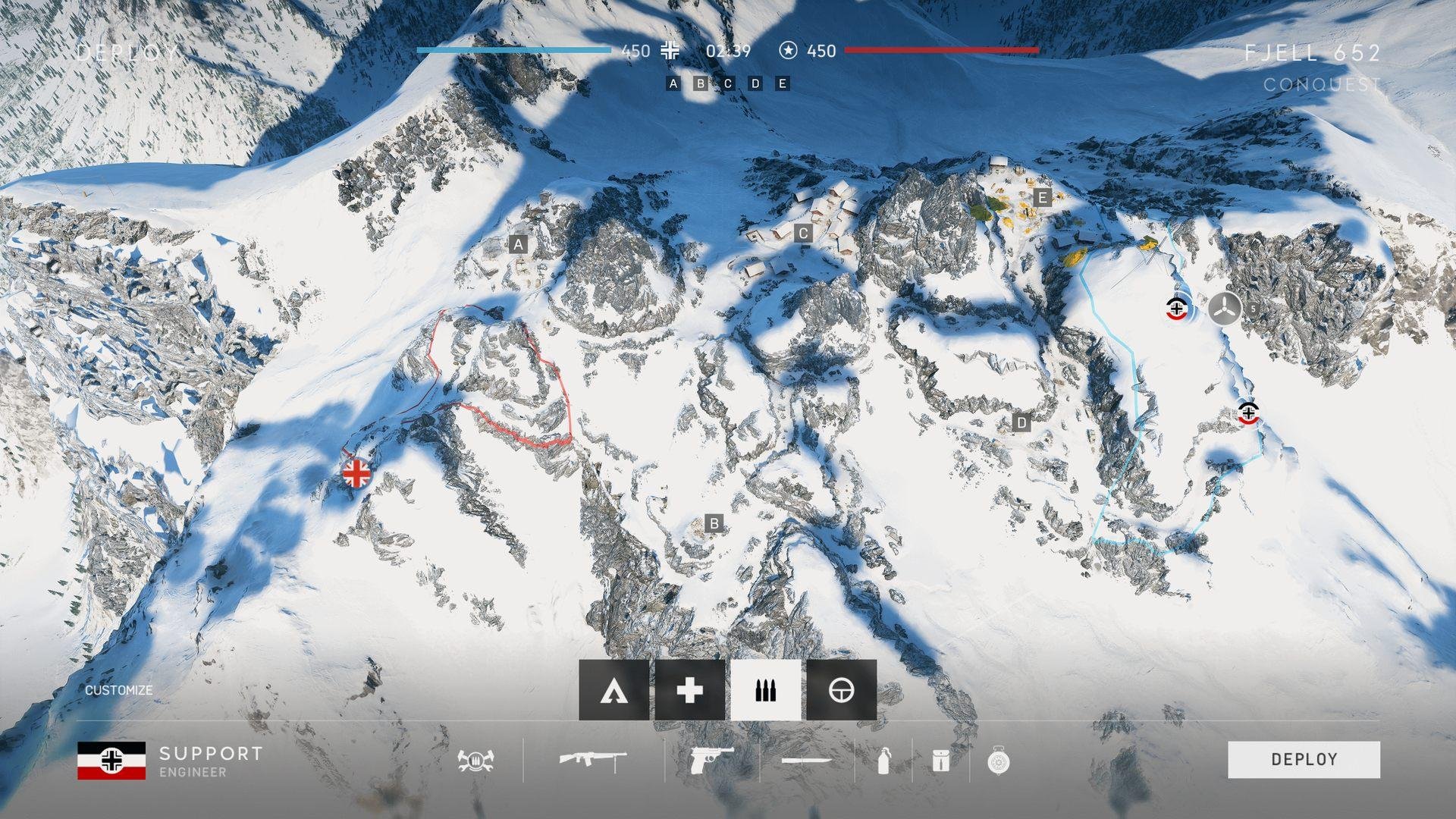Open the Customize loadout option
The height and width of the screenshot is (819, 1456).
click(118, 690)
